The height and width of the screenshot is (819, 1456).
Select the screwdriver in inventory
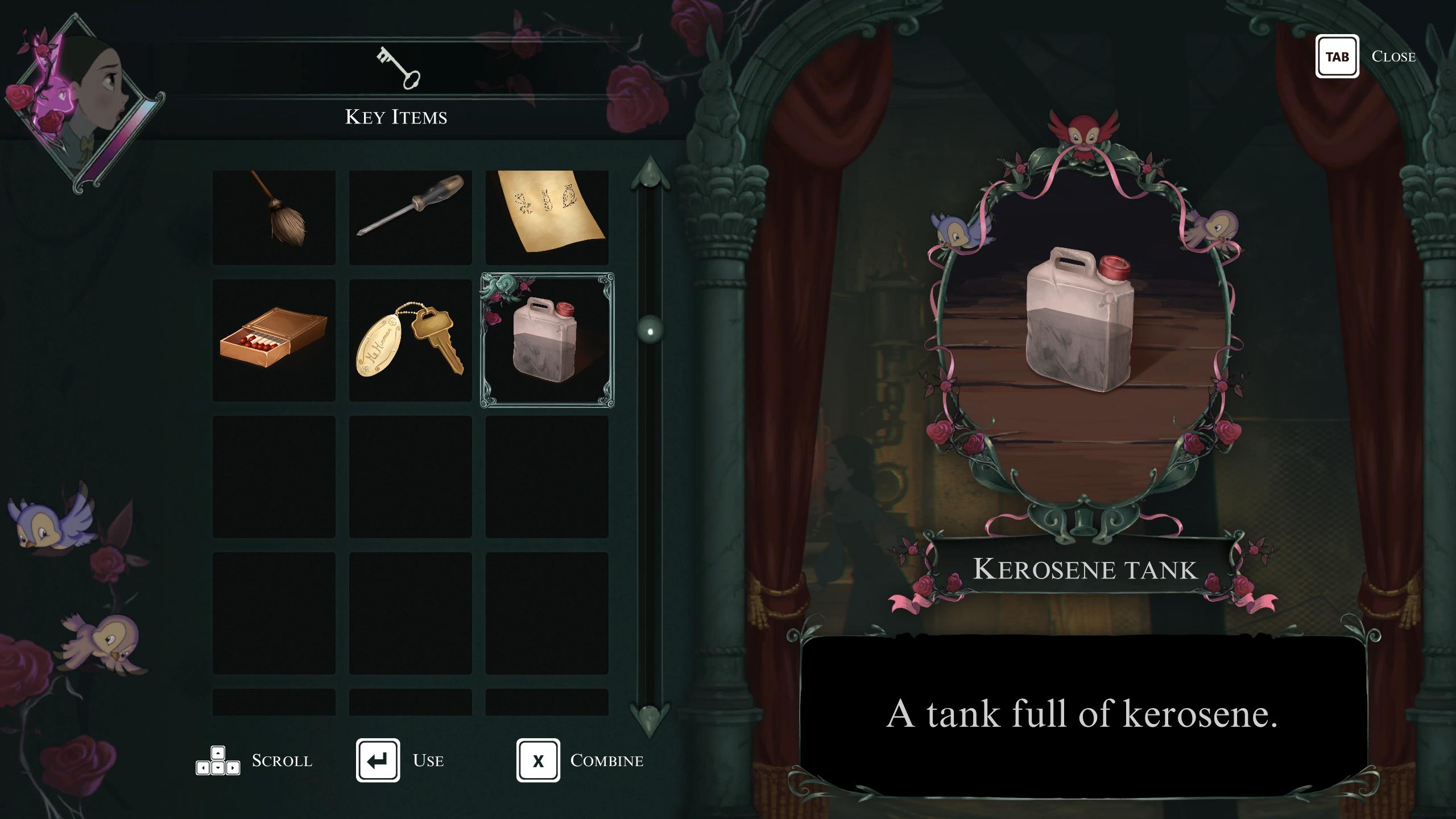pos(410,217)
